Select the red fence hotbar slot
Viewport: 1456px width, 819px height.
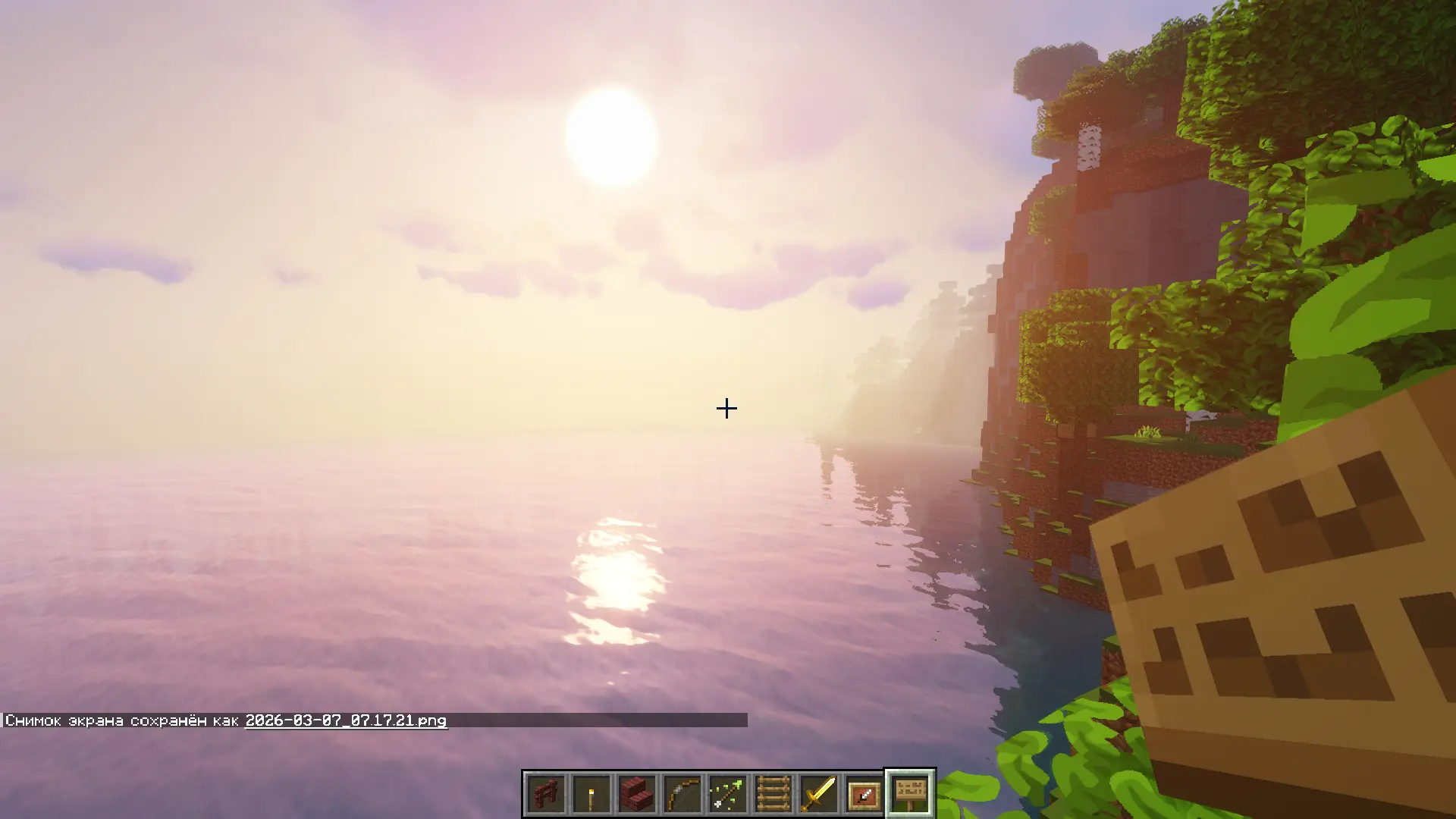[x=546, y=794]
